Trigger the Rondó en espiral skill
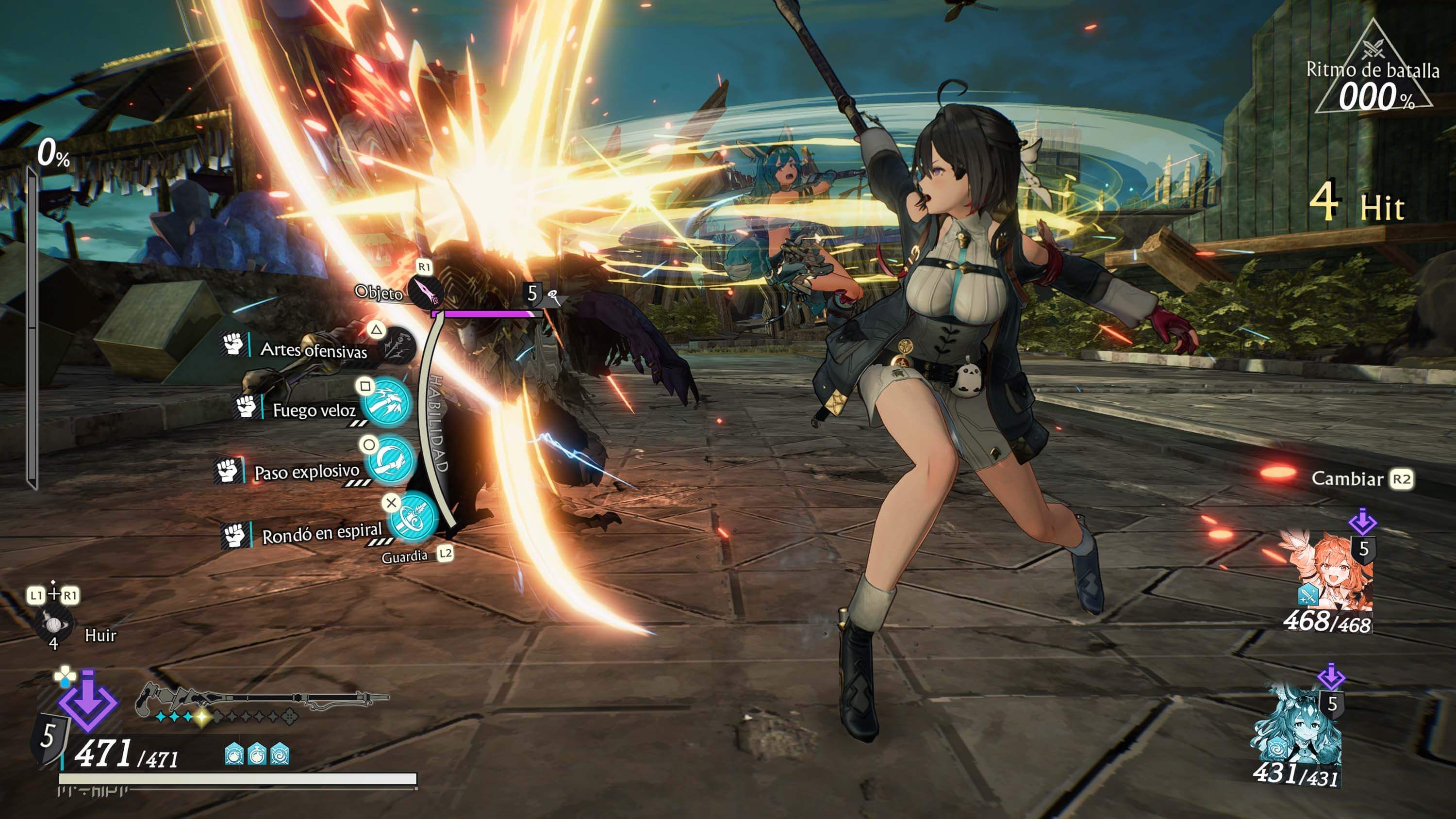This screenshot has width=1456, height=819. (414, 517)
